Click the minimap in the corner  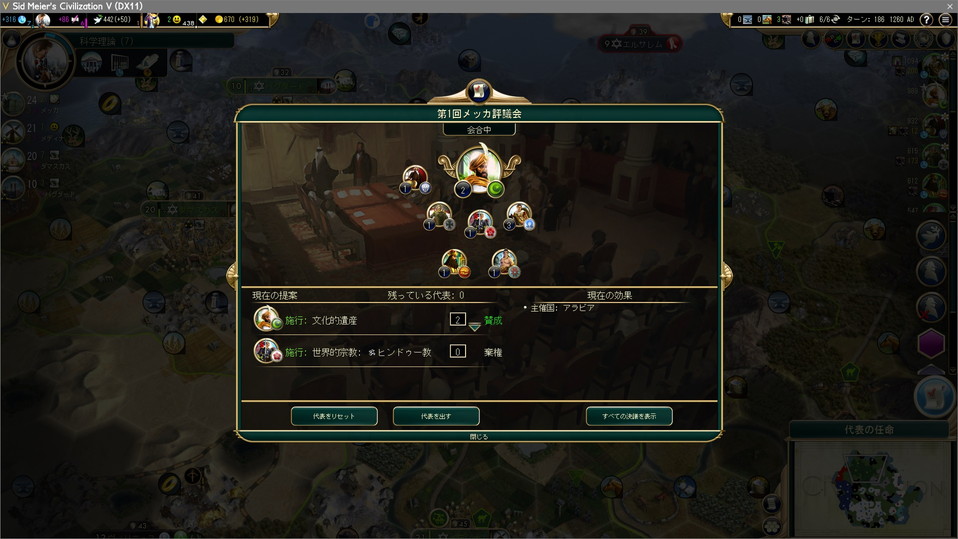(x=872, y=487)
